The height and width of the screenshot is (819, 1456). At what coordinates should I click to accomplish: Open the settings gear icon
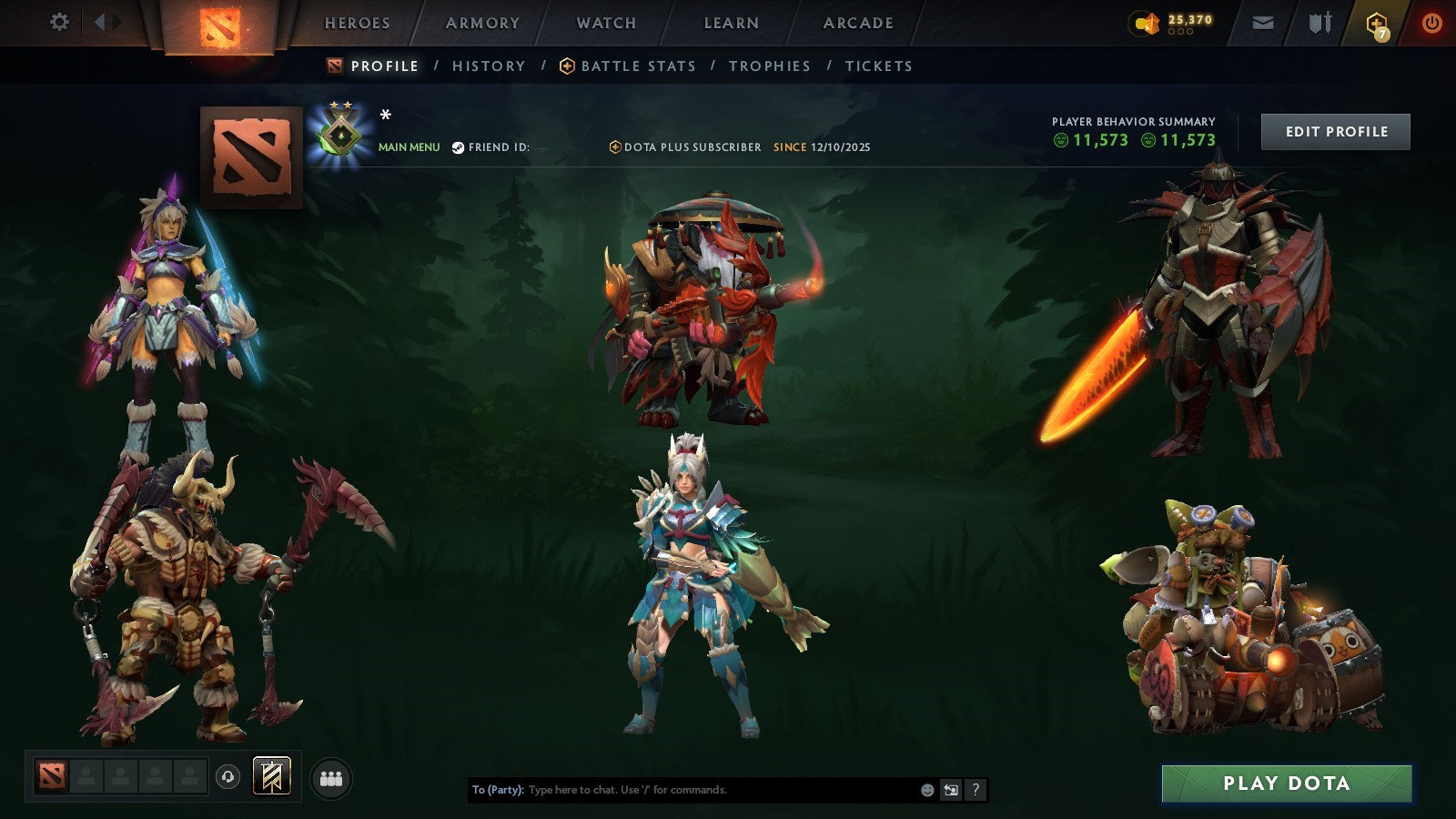59,23
